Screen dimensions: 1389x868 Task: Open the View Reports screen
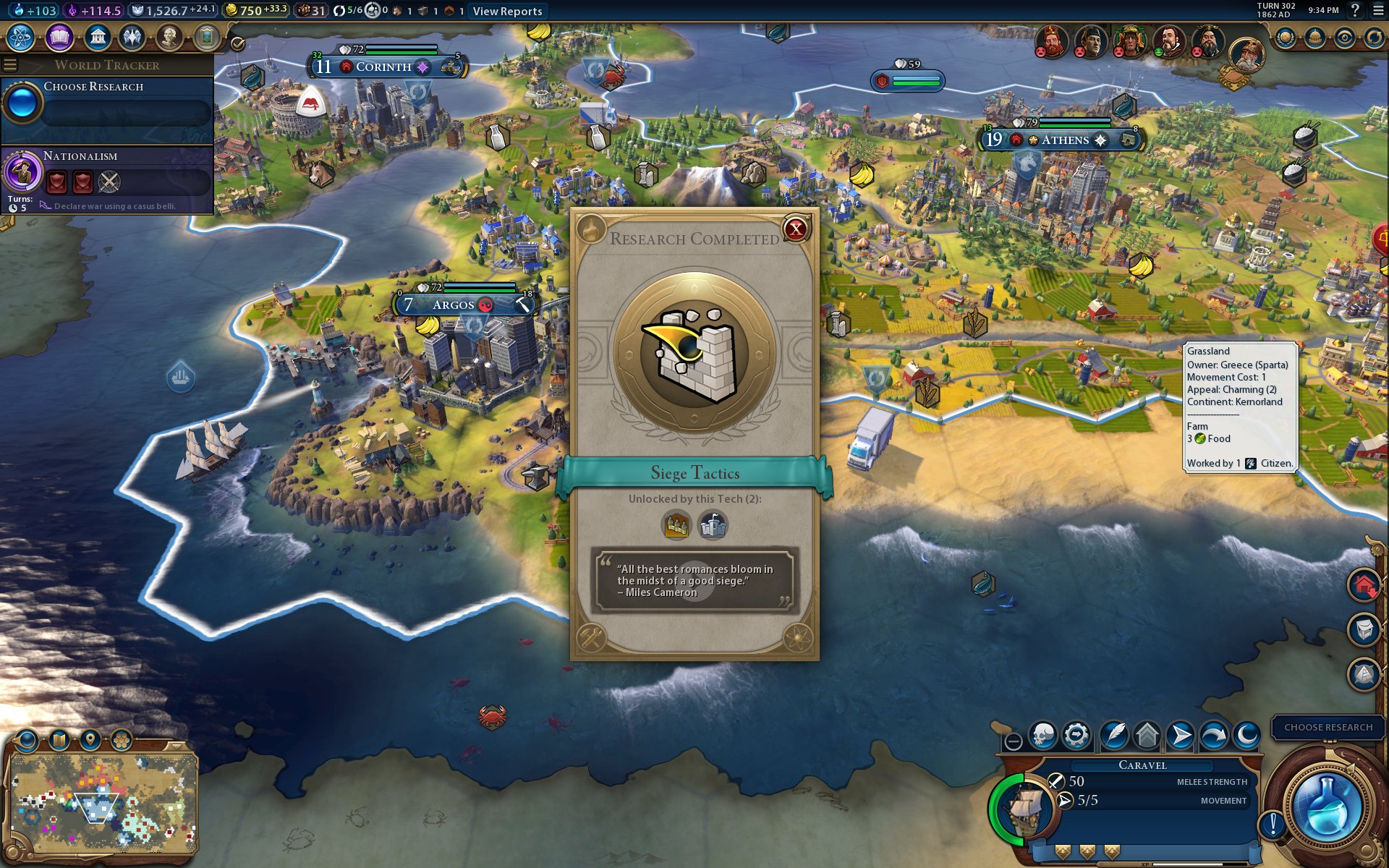click(x=507, y=11)
